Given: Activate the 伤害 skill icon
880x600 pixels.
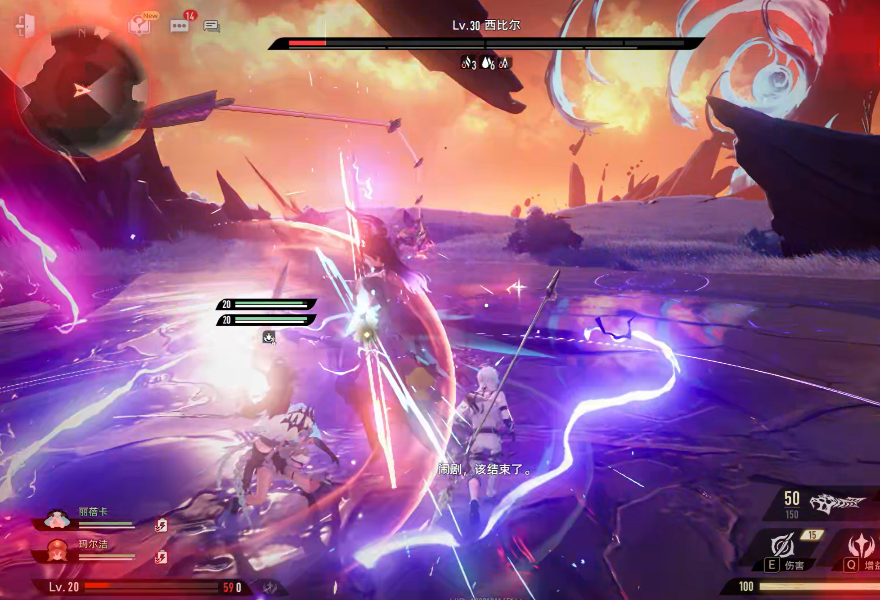Looking at the screenshot, I should click(781, 546).
